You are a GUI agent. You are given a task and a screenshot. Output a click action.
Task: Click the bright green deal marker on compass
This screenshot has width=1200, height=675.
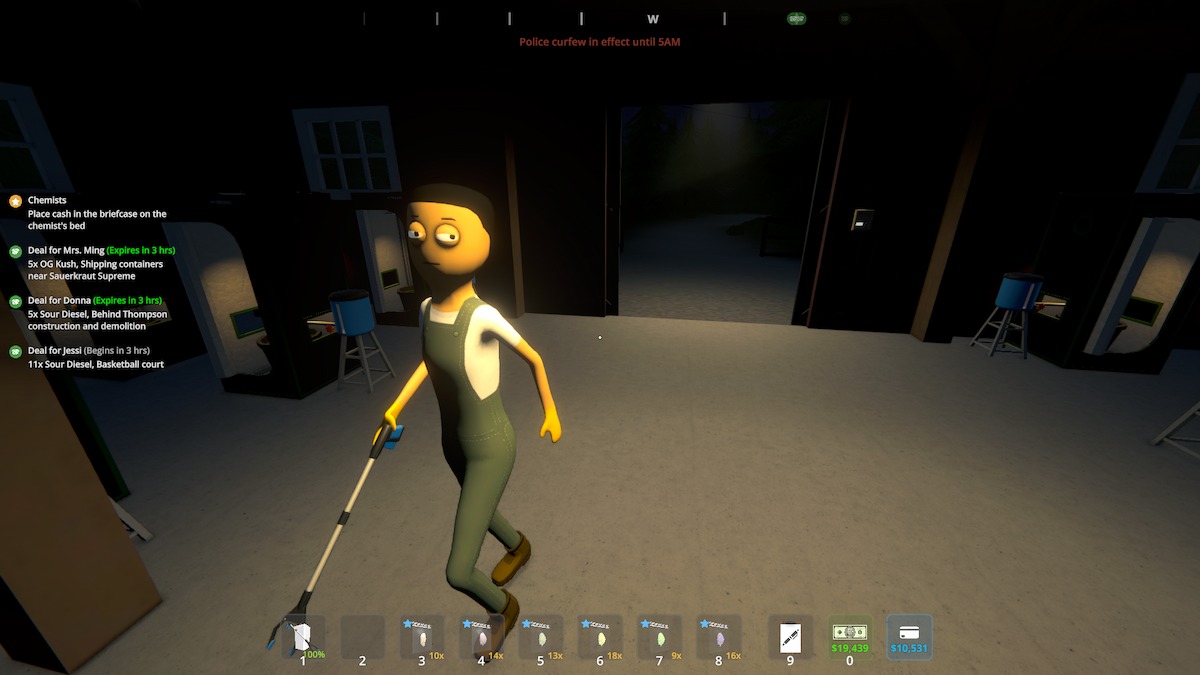(796, 19)
